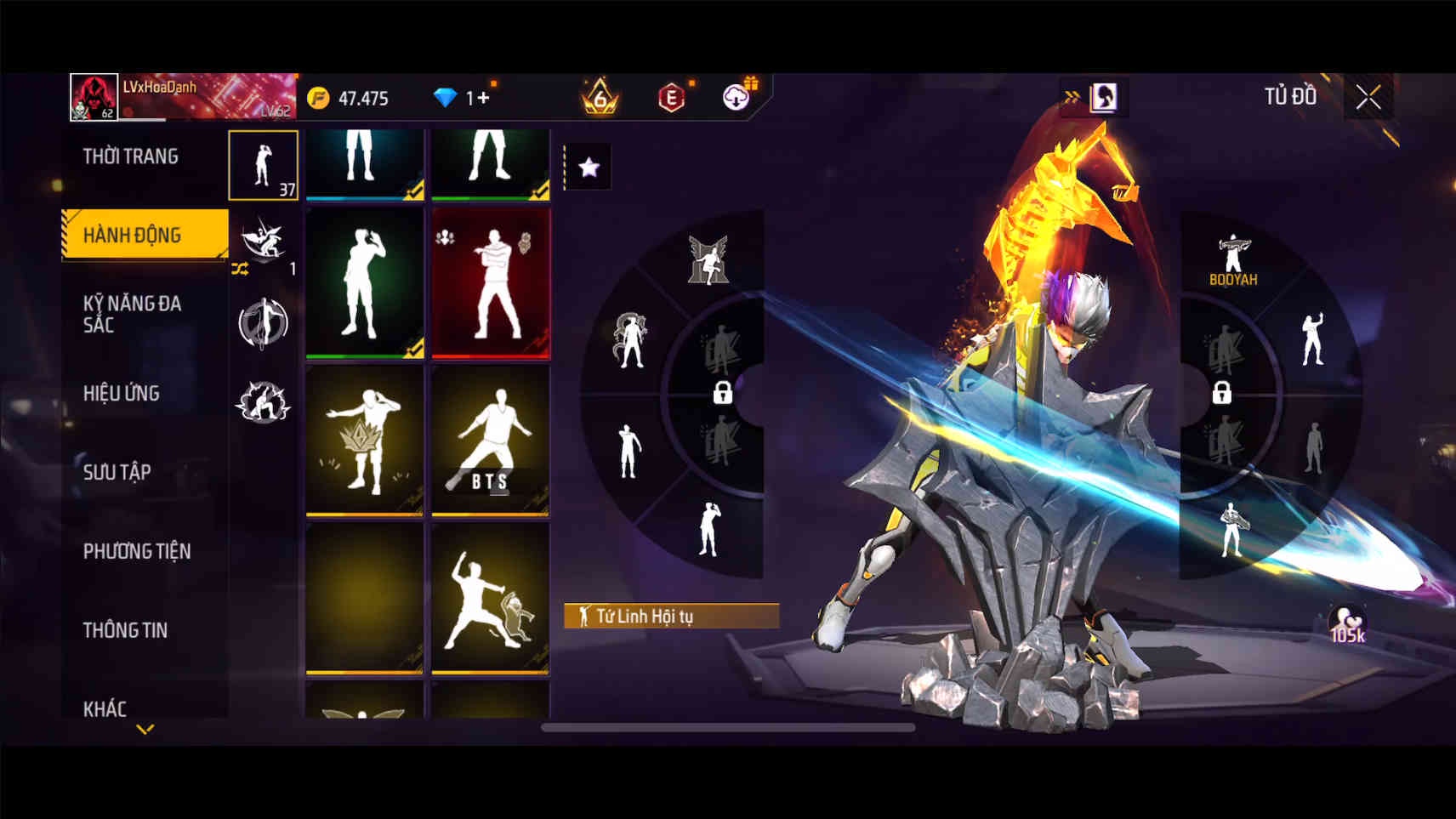1456x819 pixels.
Task: Open the Thời Trang category
Action: pos(131,156)
